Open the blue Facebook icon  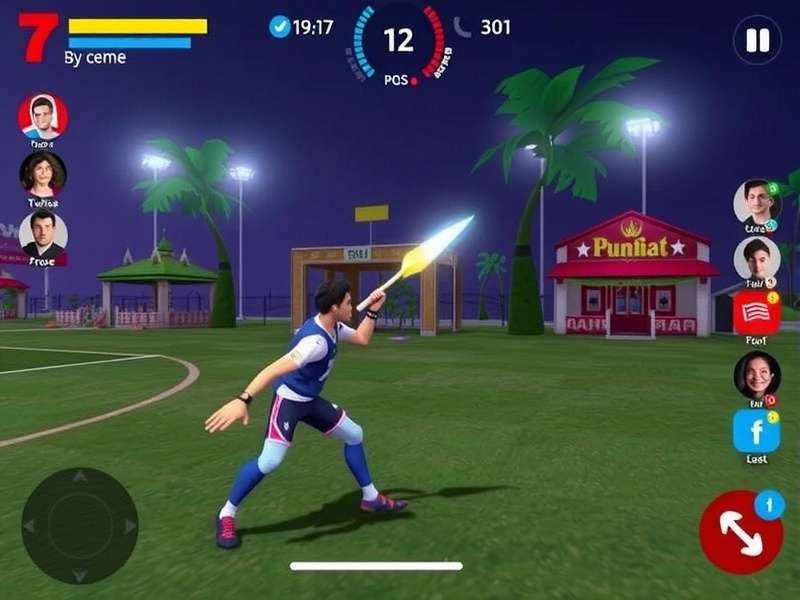click(756, 431)
